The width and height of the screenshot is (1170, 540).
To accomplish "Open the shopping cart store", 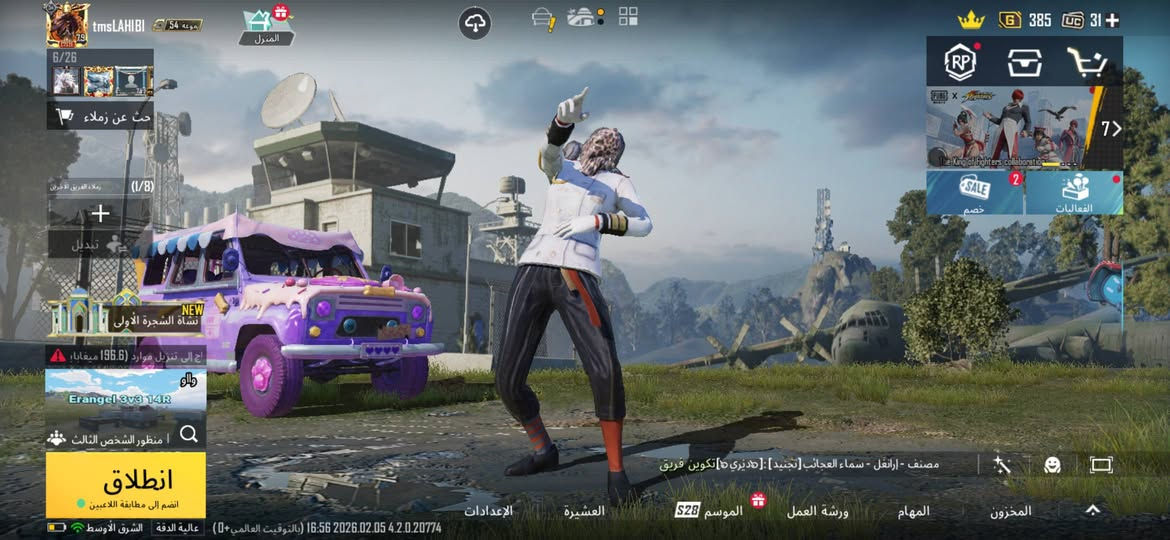I will pos(1086,63).
